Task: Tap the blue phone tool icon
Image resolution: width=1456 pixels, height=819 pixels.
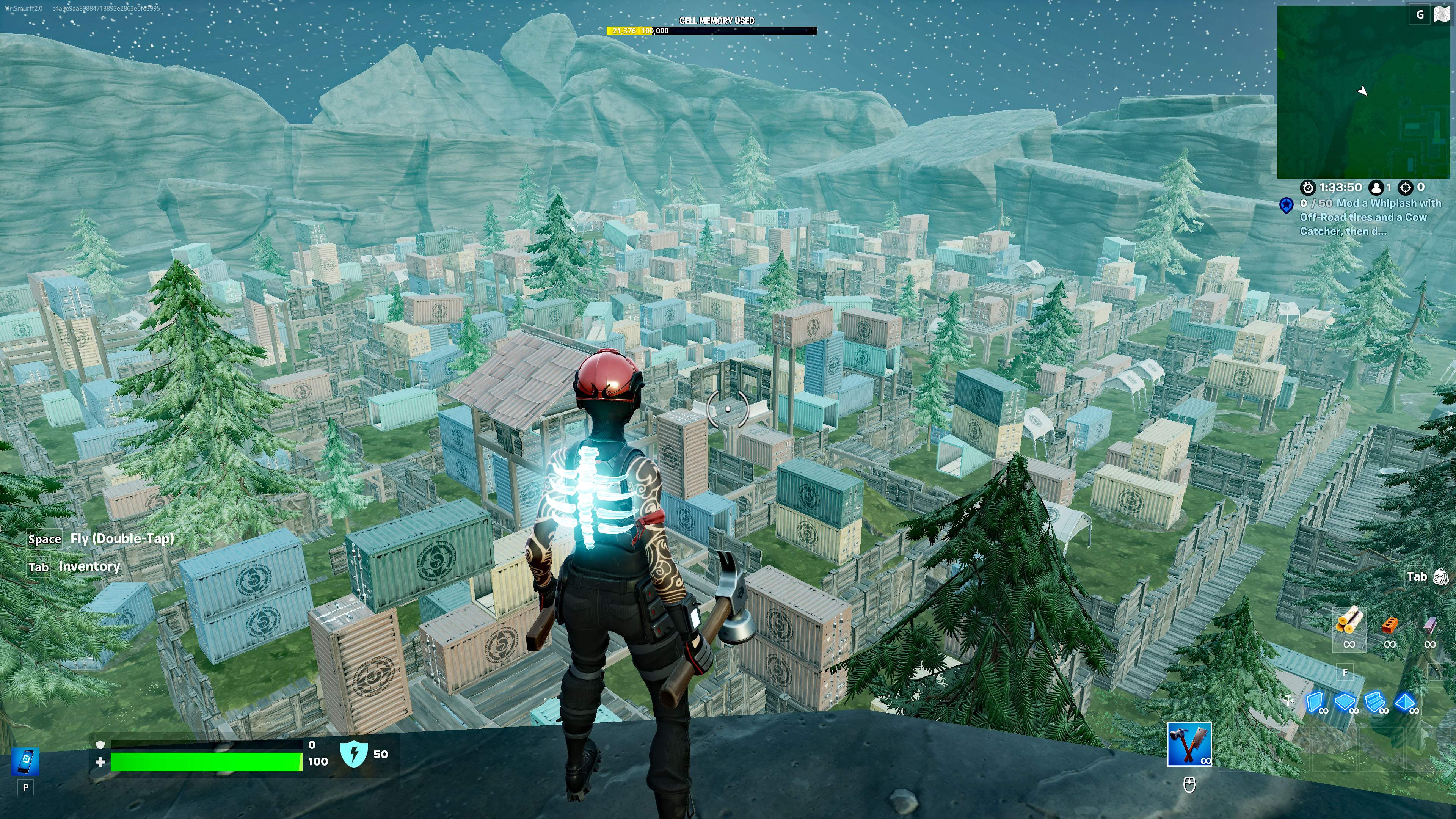Action: pyautogui.click(x=25, y=761)
